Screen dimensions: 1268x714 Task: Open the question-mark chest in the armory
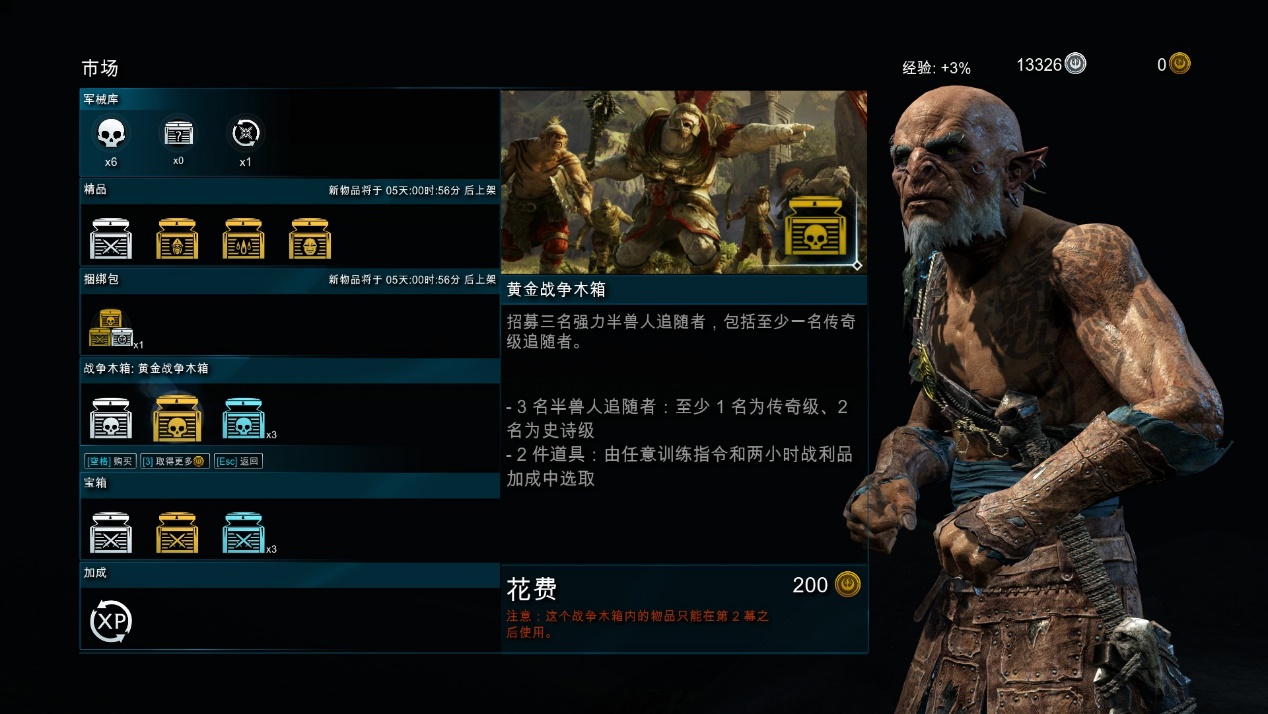tap(178, 134)
